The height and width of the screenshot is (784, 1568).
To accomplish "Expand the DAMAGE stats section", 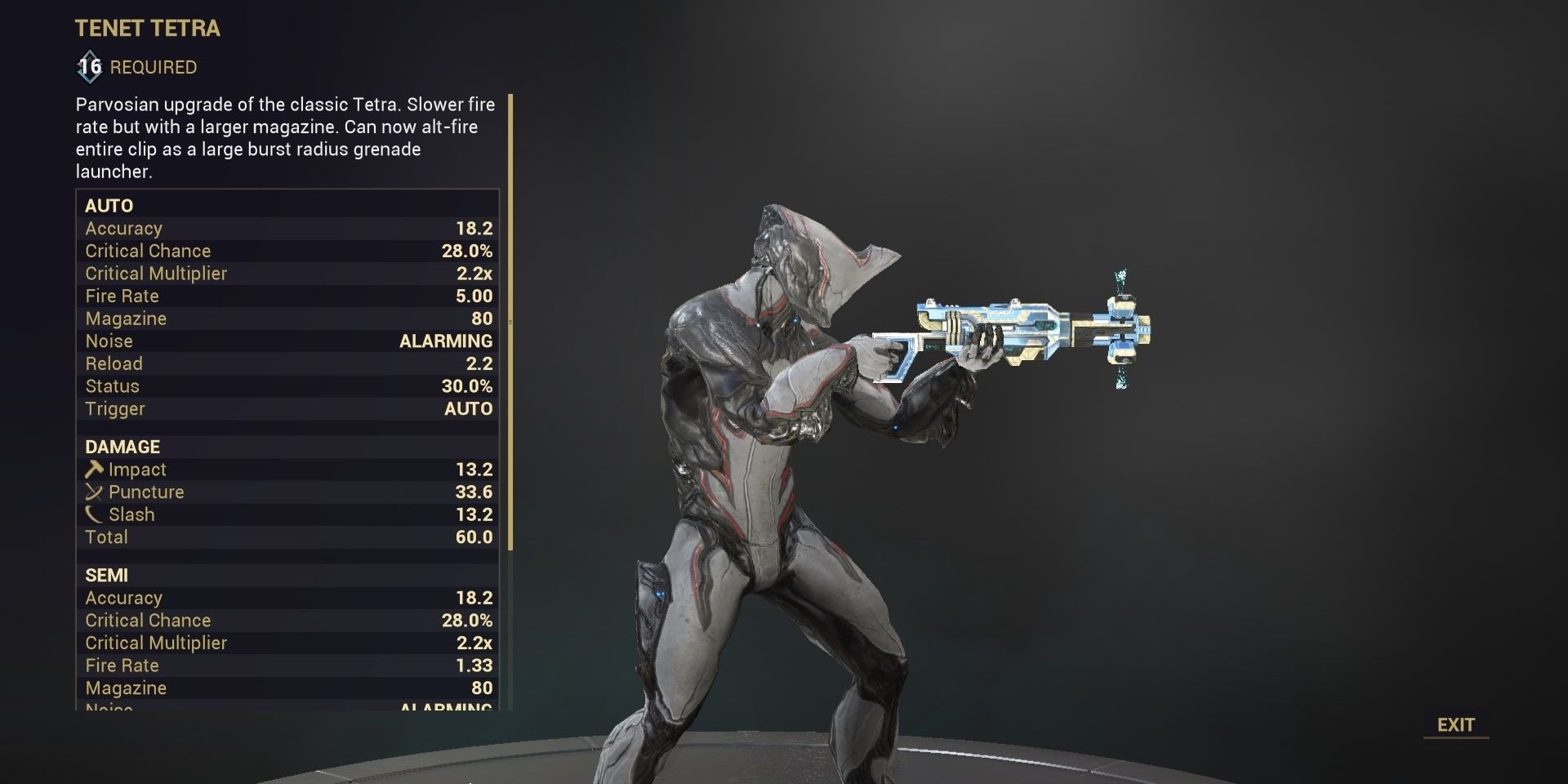I will (x=122, y=447).
